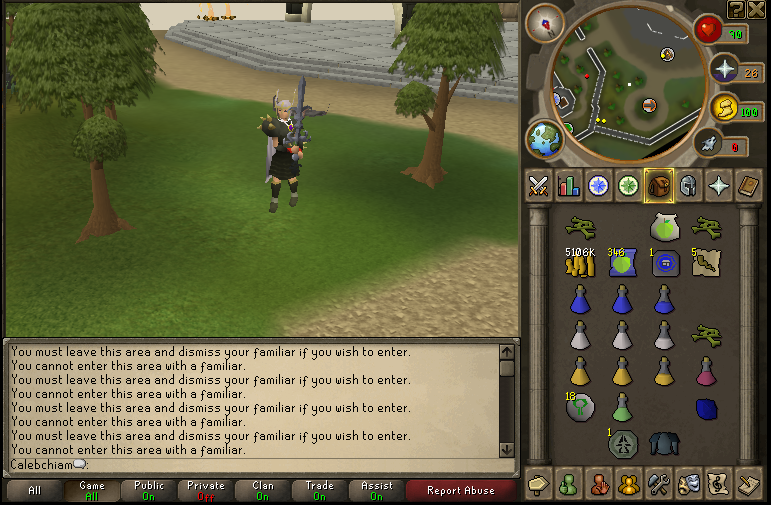This screenshot has width=771, height=505.
Task: Toggle the Trade chat filter
Action: [320, 490]
